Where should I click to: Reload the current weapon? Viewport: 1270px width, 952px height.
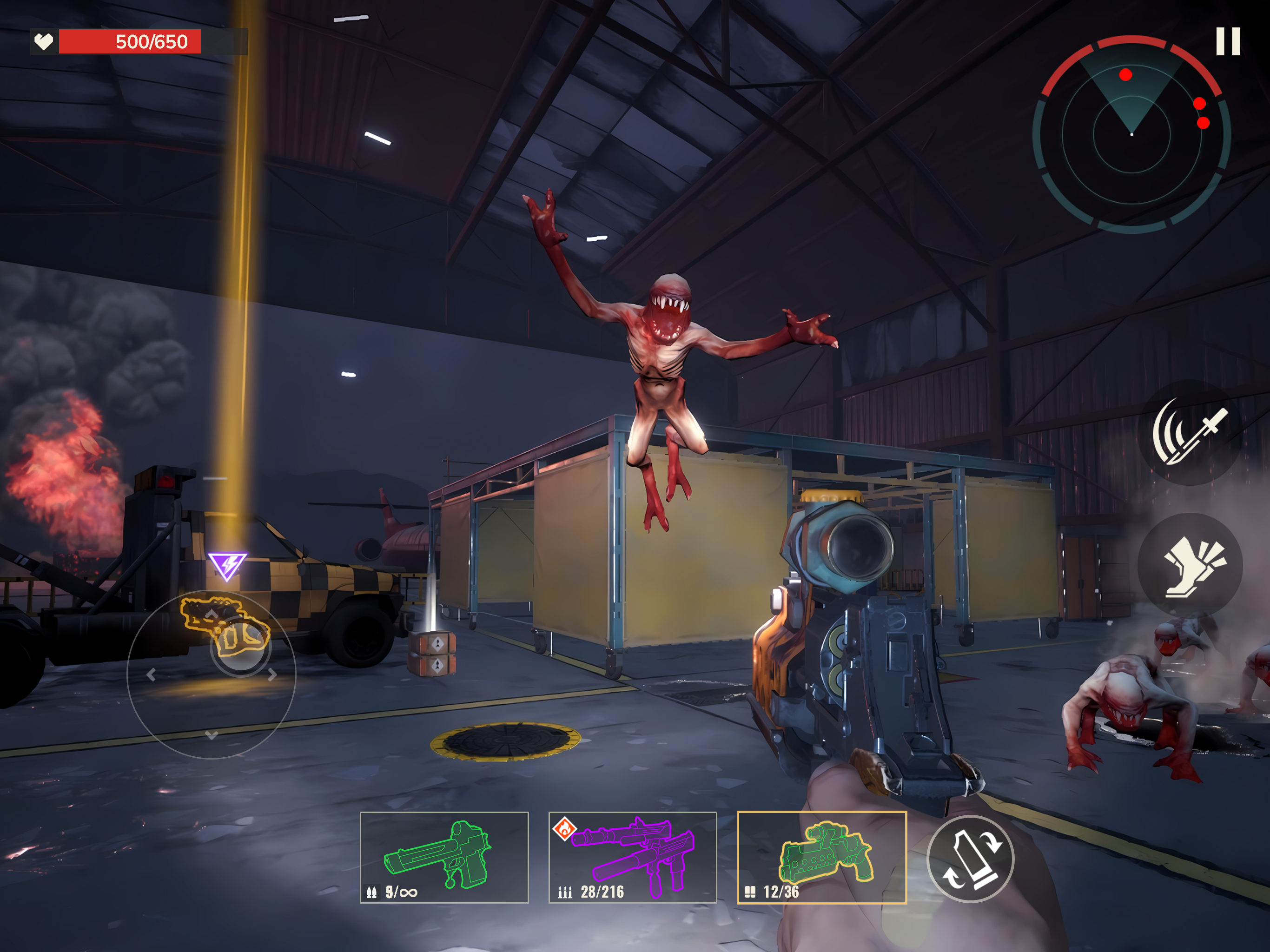970,859
